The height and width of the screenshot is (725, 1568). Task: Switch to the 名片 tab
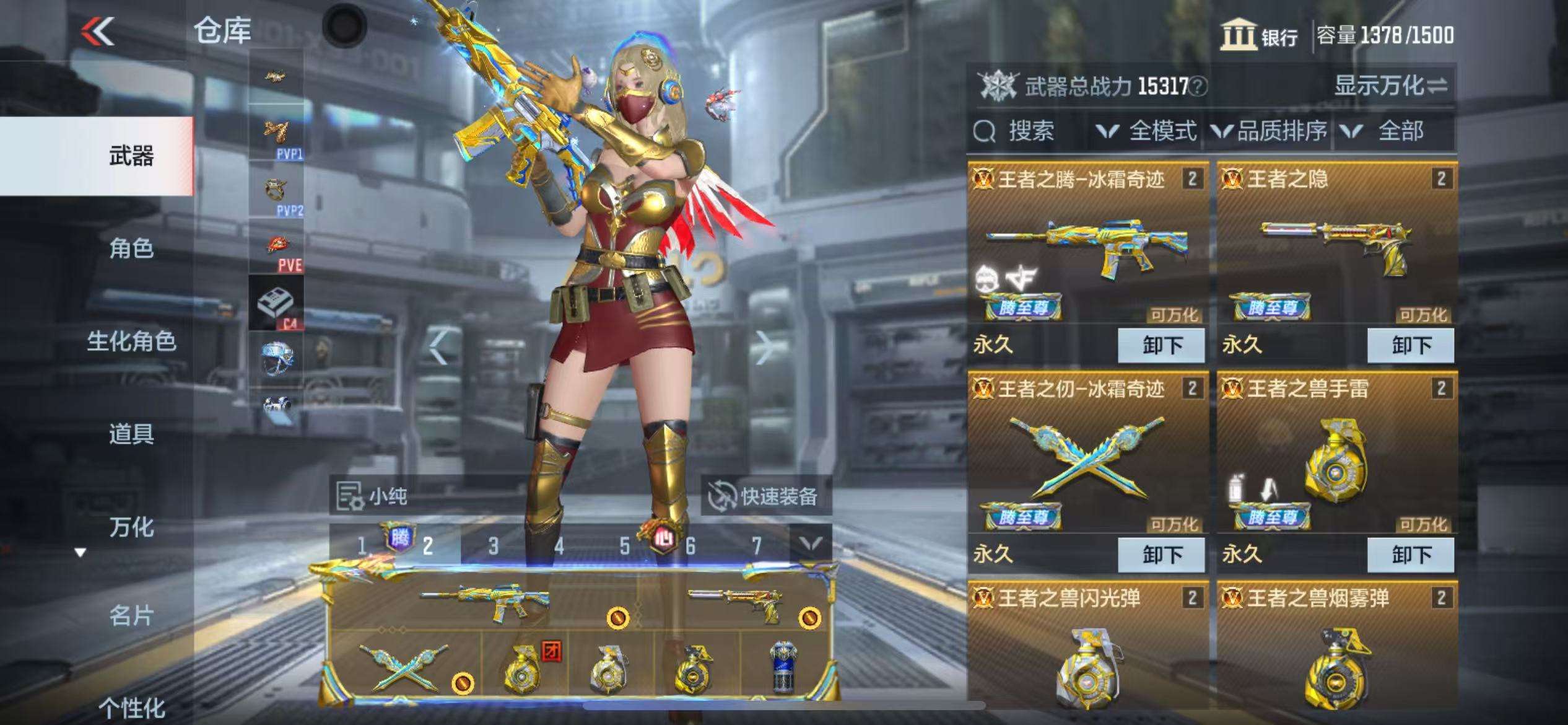click(131, 616)
